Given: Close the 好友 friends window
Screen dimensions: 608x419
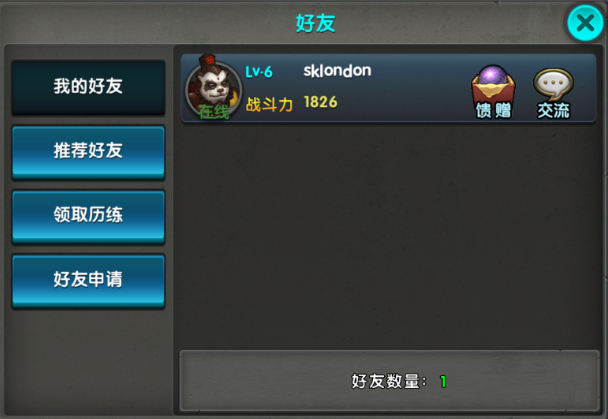Looking at the screenshot, I should pos(585,22).
